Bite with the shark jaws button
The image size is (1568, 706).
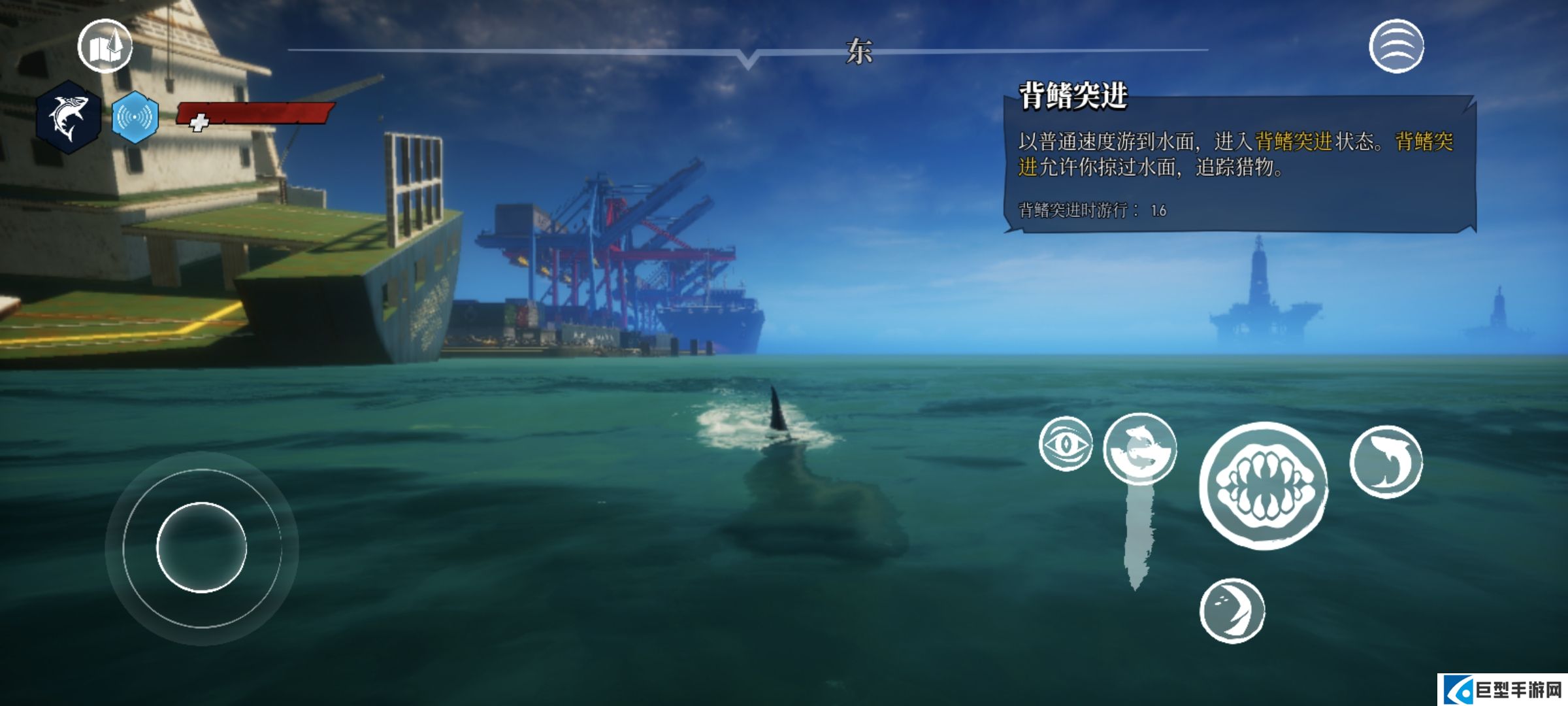click(1264, 486)
